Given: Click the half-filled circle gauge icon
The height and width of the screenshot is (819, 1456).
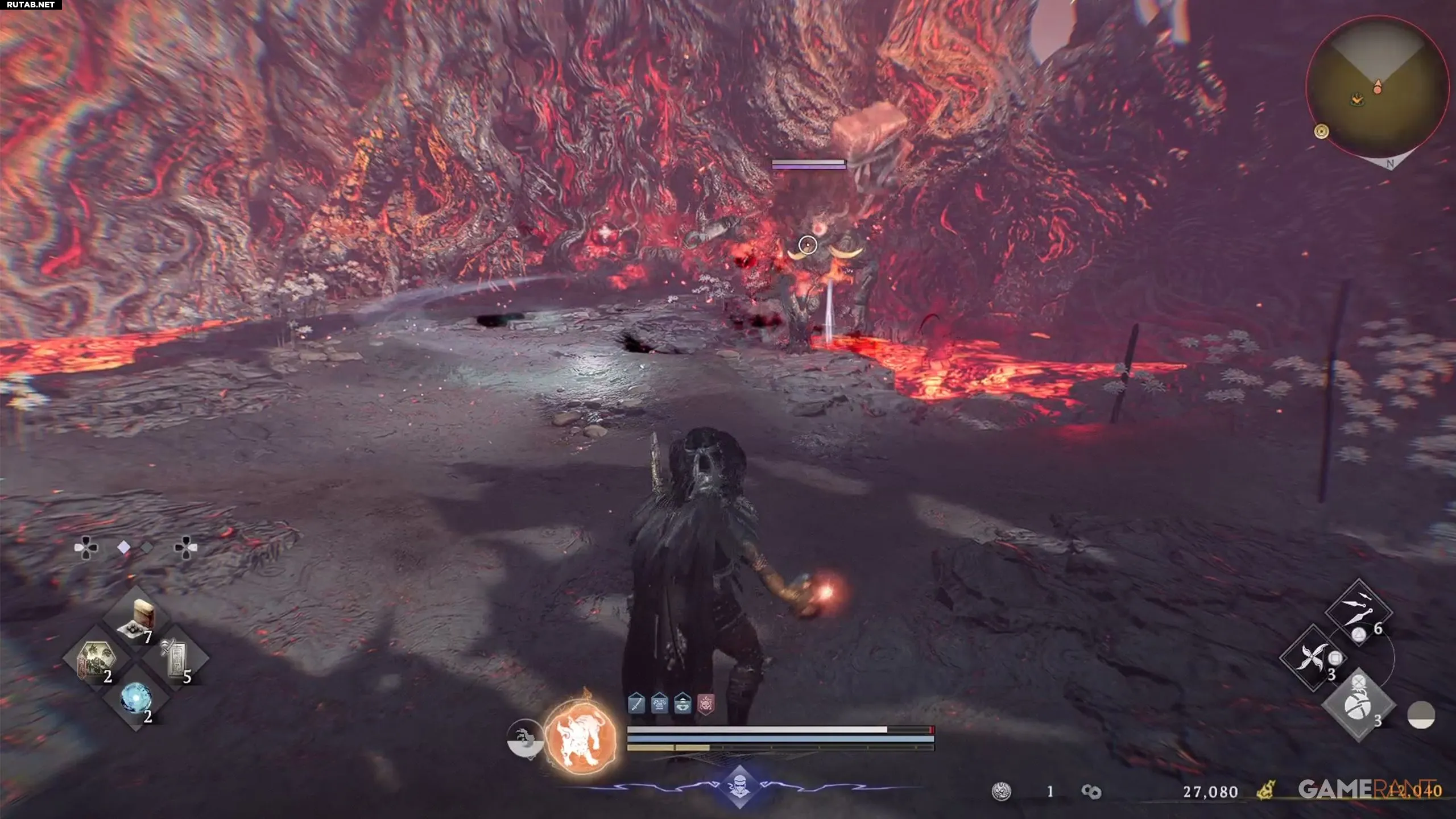Looking at the screenshot, I should point(1421,715).
